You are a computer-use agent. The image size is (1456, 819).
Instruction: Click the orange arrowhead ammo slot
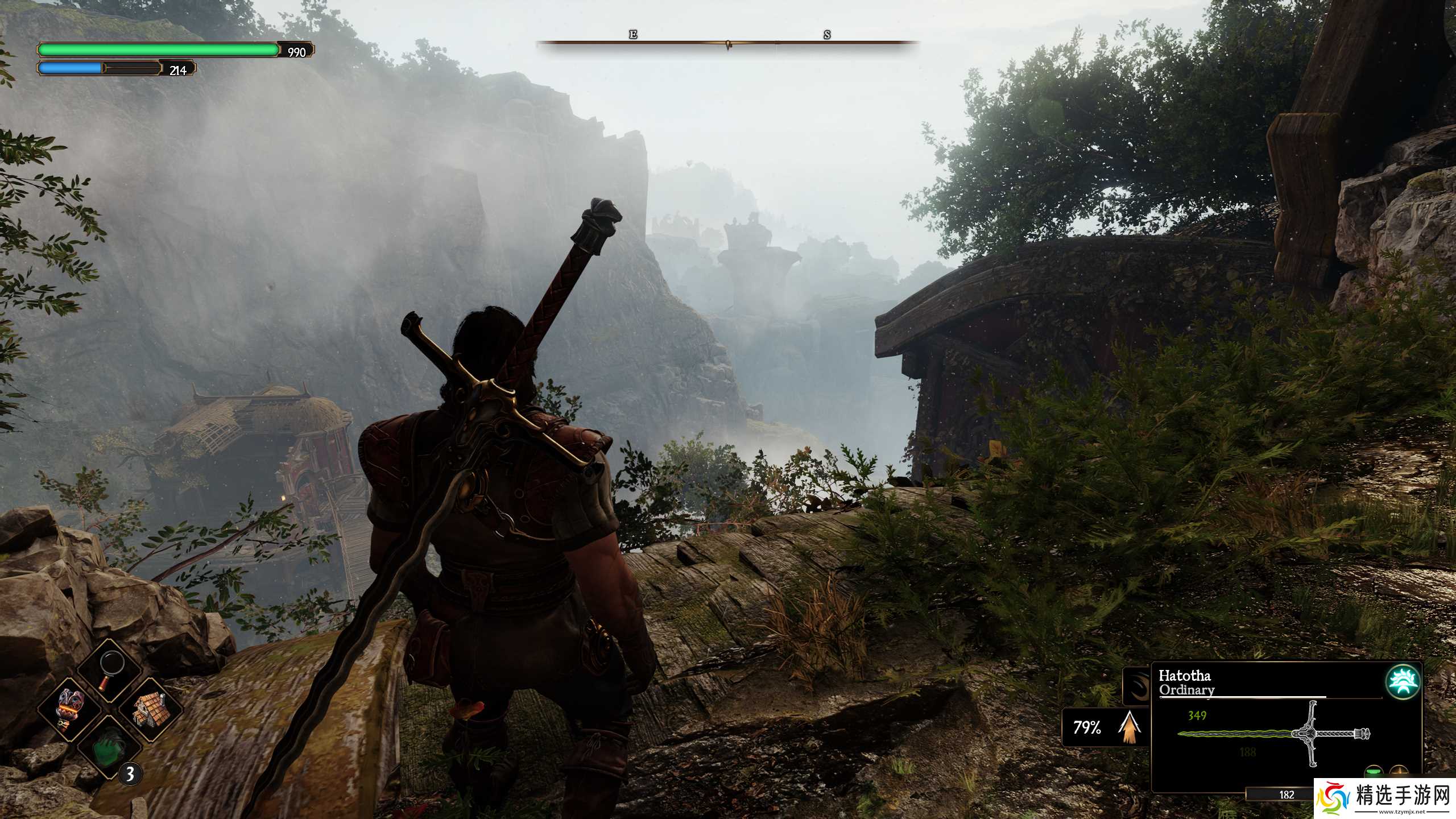[1127, 727]
